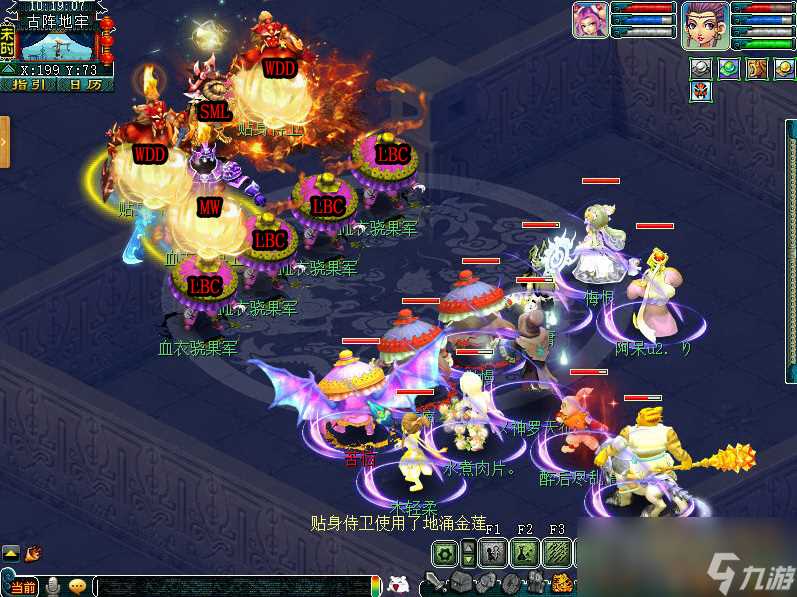The height and width of the screenshot is (597, 797).
Task: Select the purple-haired character portrait
Action: (705, 24)
